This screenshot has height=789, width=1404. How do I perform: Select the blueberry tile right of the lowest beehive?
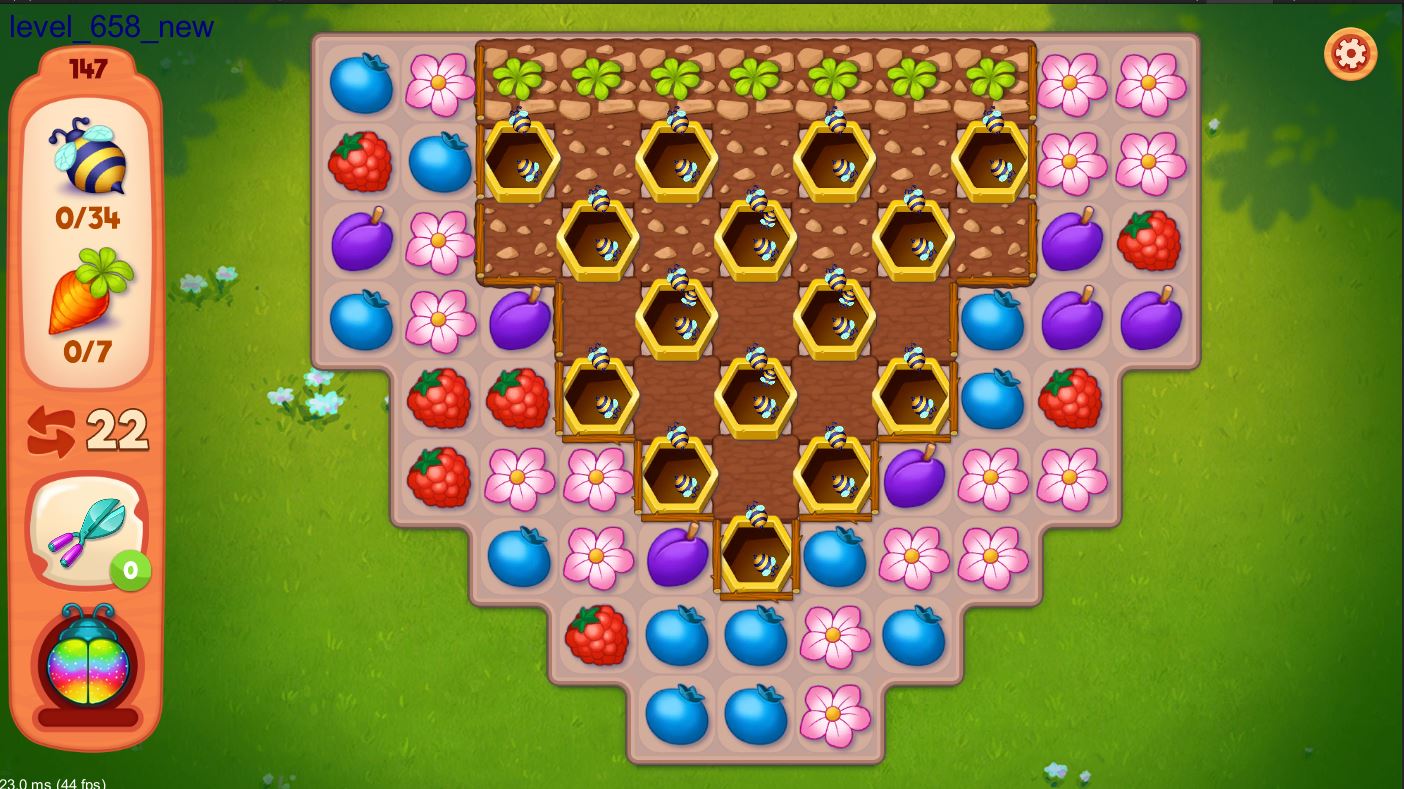pos(835,556)
